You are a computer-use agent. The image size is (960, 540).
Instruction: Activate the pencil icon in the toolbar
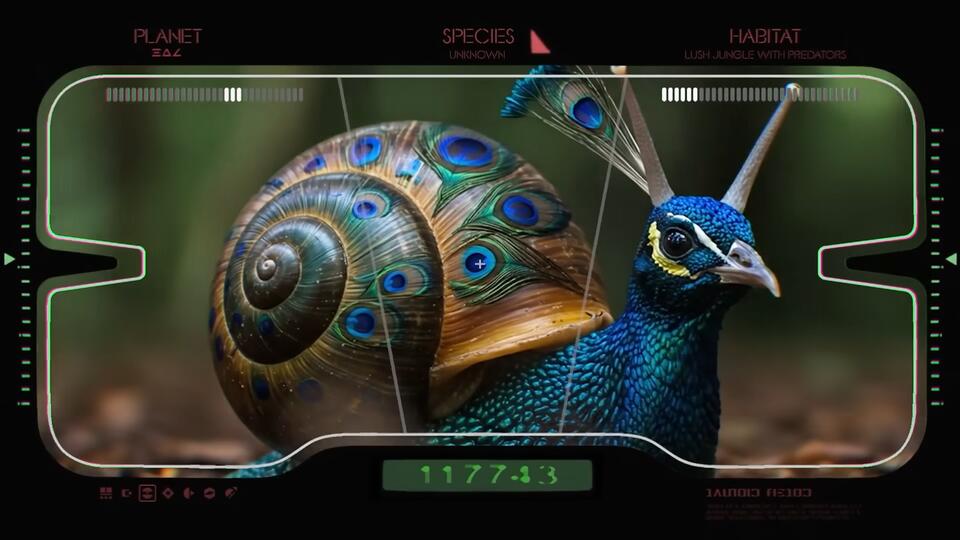[x=231, y=492]
